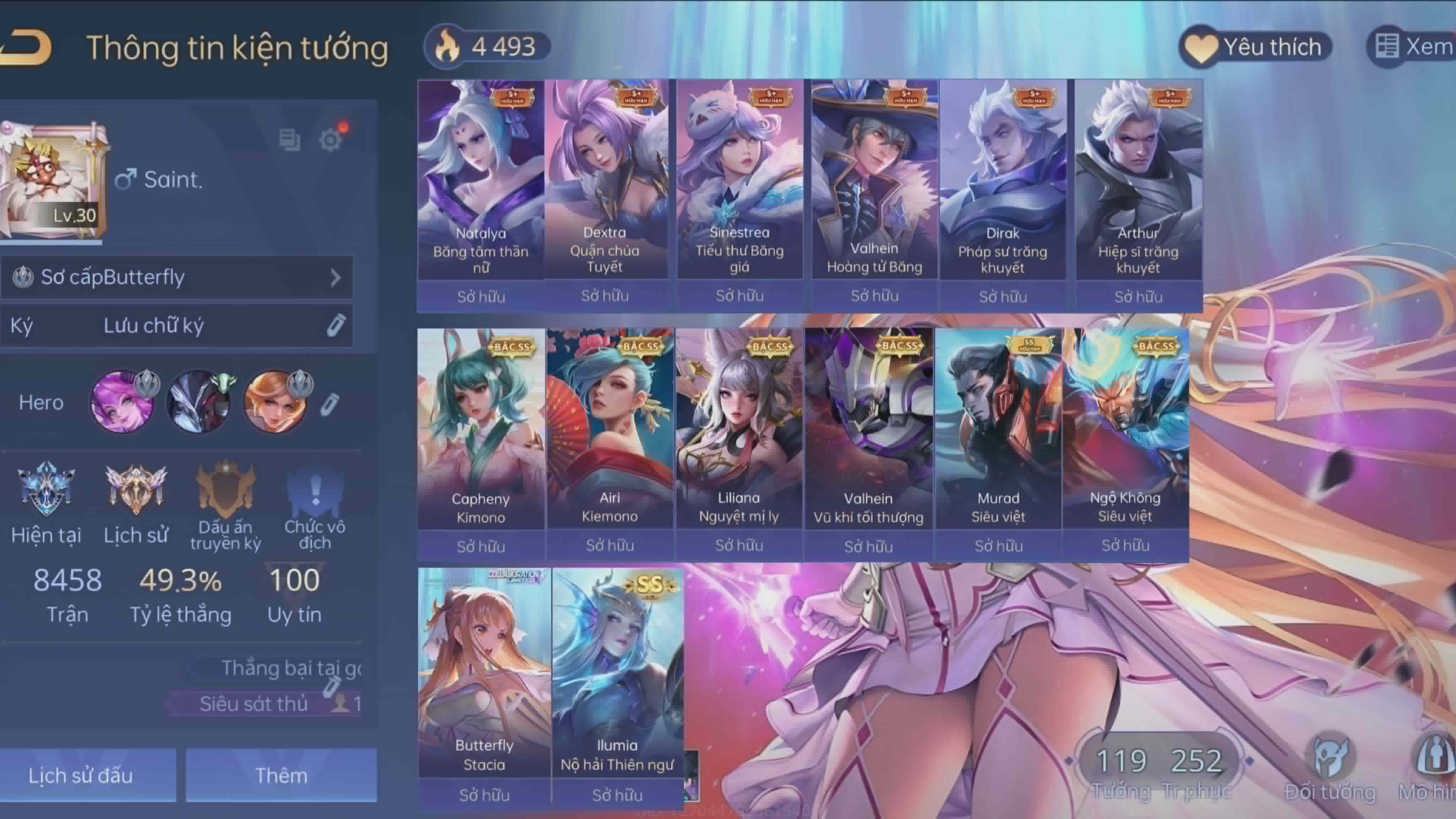This screenshot has width=1456, height=819.
Task: Select the Murad Siêu việt skin card
Action: [x=998, y=429]
